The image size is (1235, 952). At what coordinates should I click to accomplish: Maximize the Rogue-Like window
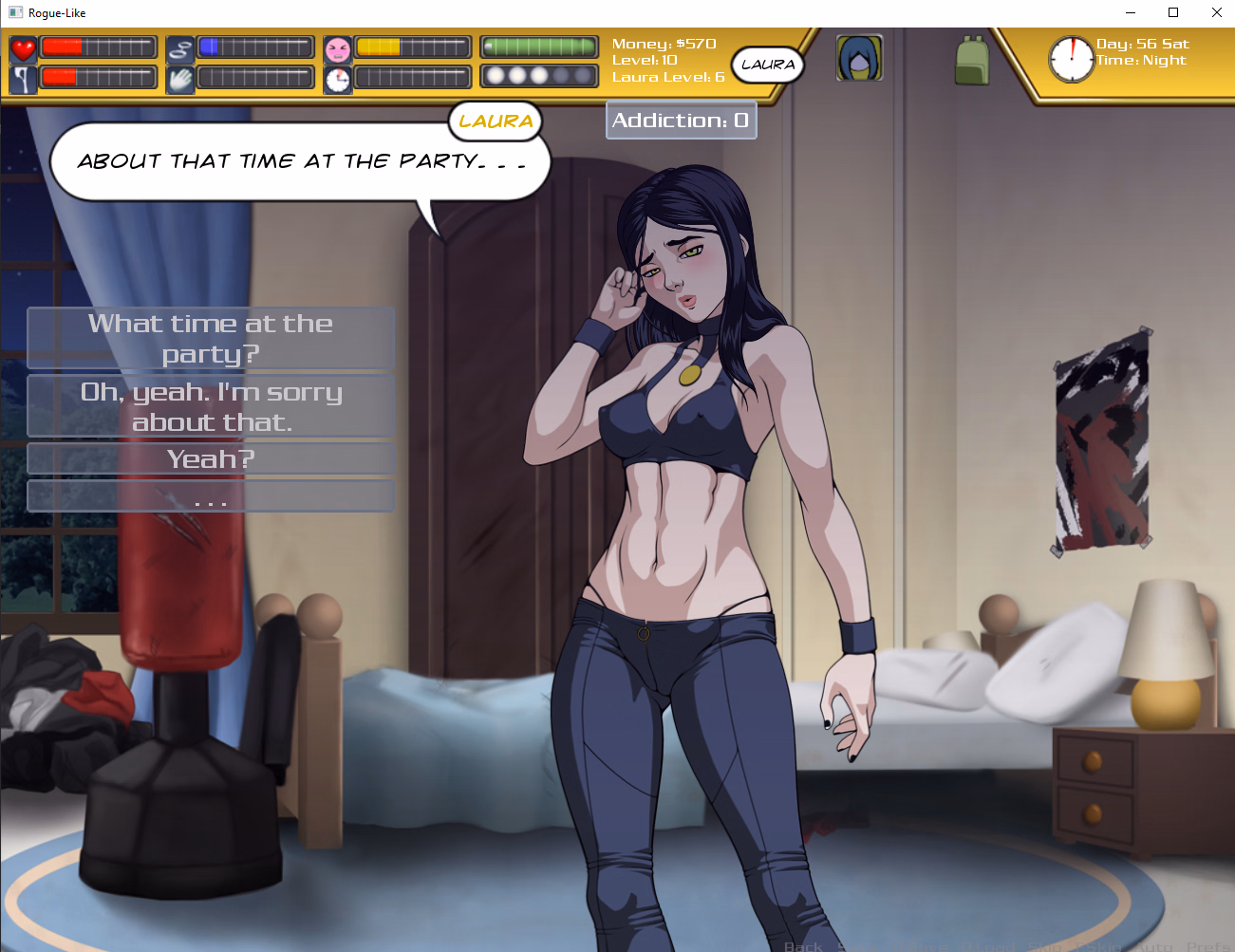(1173, 12)
